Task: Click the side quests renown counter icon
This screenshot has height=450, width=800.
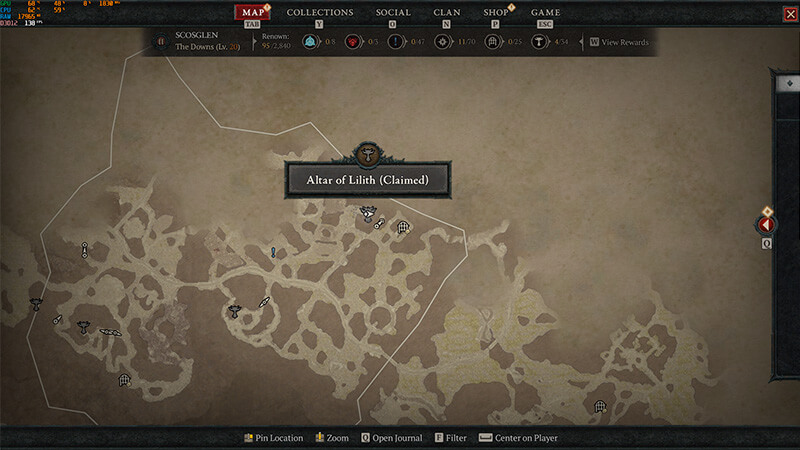Action: [395, 42]
